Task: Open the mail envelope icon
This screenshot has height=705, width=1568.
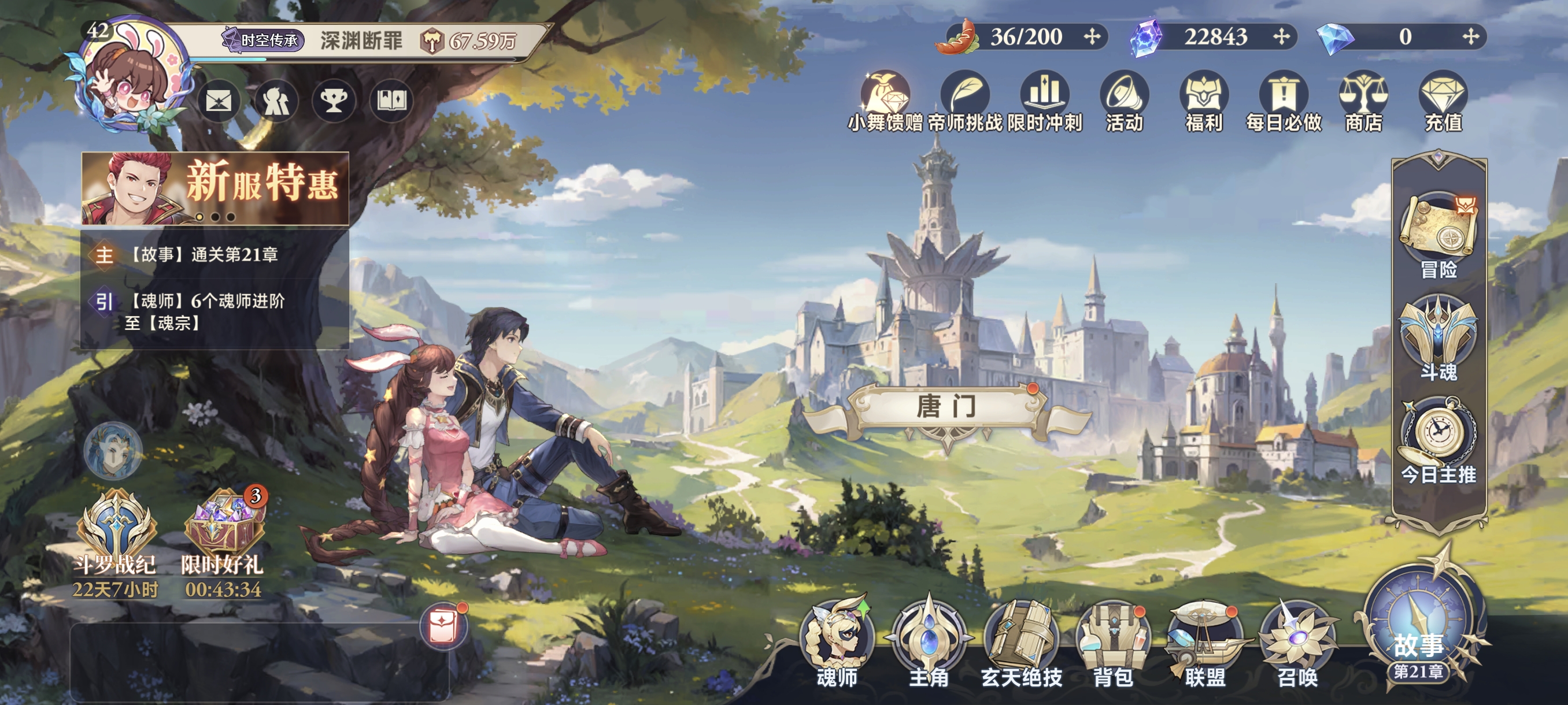Action: click(219, 101)
